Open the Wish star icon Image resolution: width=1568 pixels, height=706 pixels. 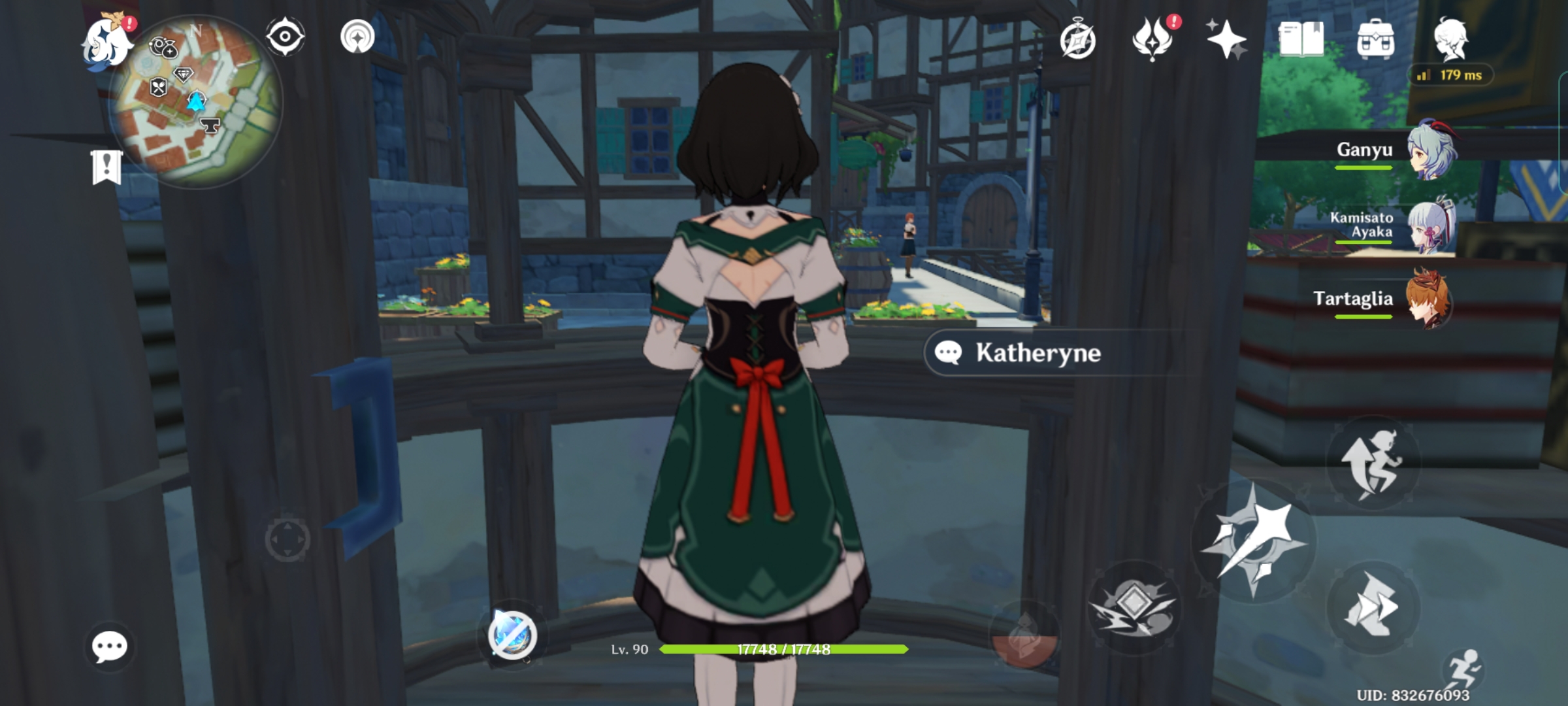tap(1228, 39)
